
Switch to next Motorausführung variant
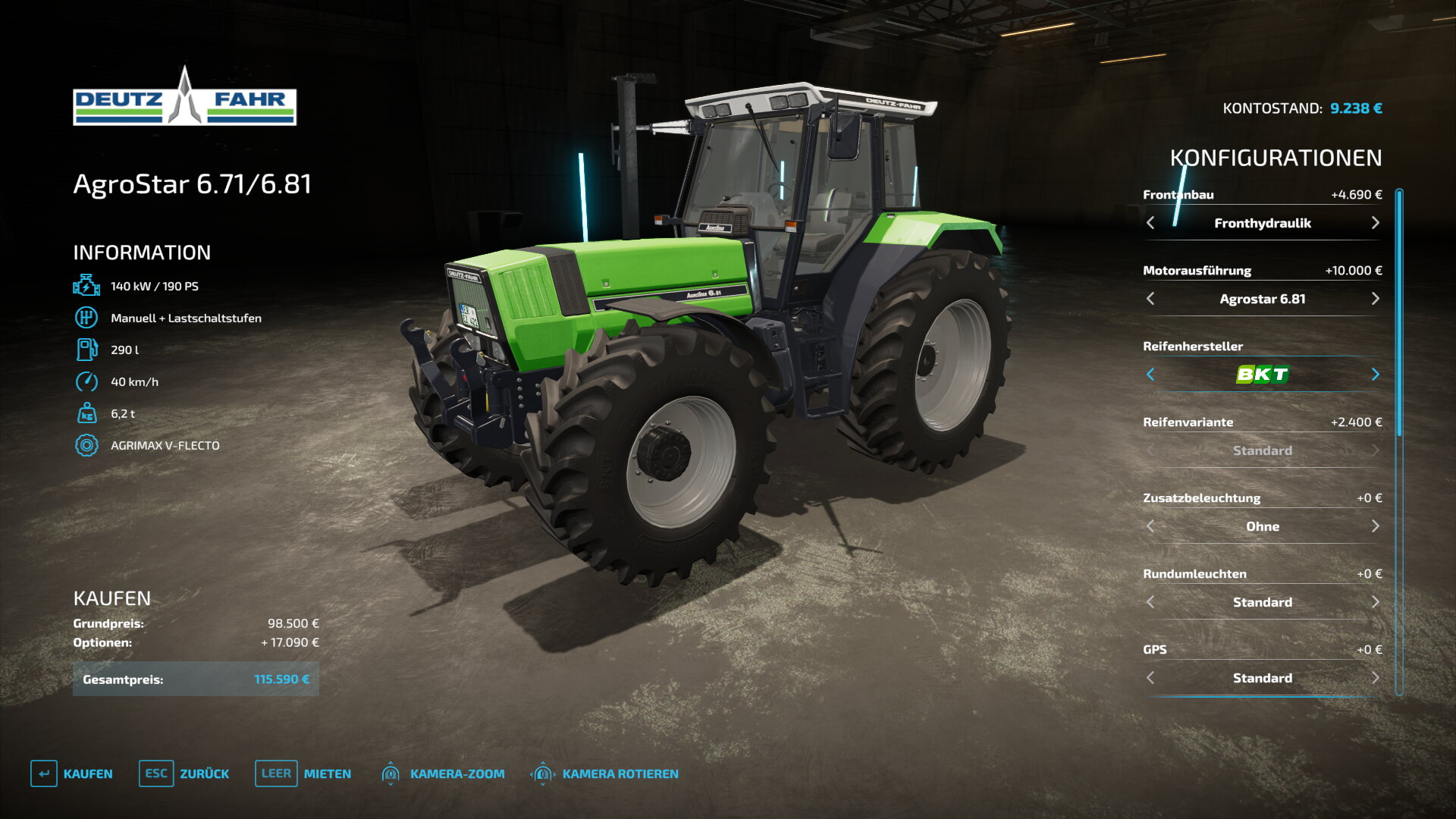pos(1375,299)
